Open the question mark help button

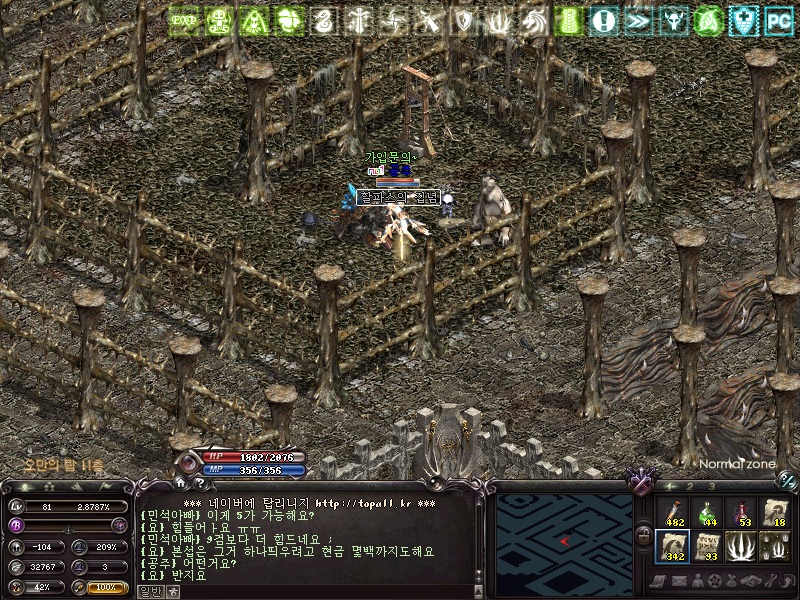click(199, 484)
